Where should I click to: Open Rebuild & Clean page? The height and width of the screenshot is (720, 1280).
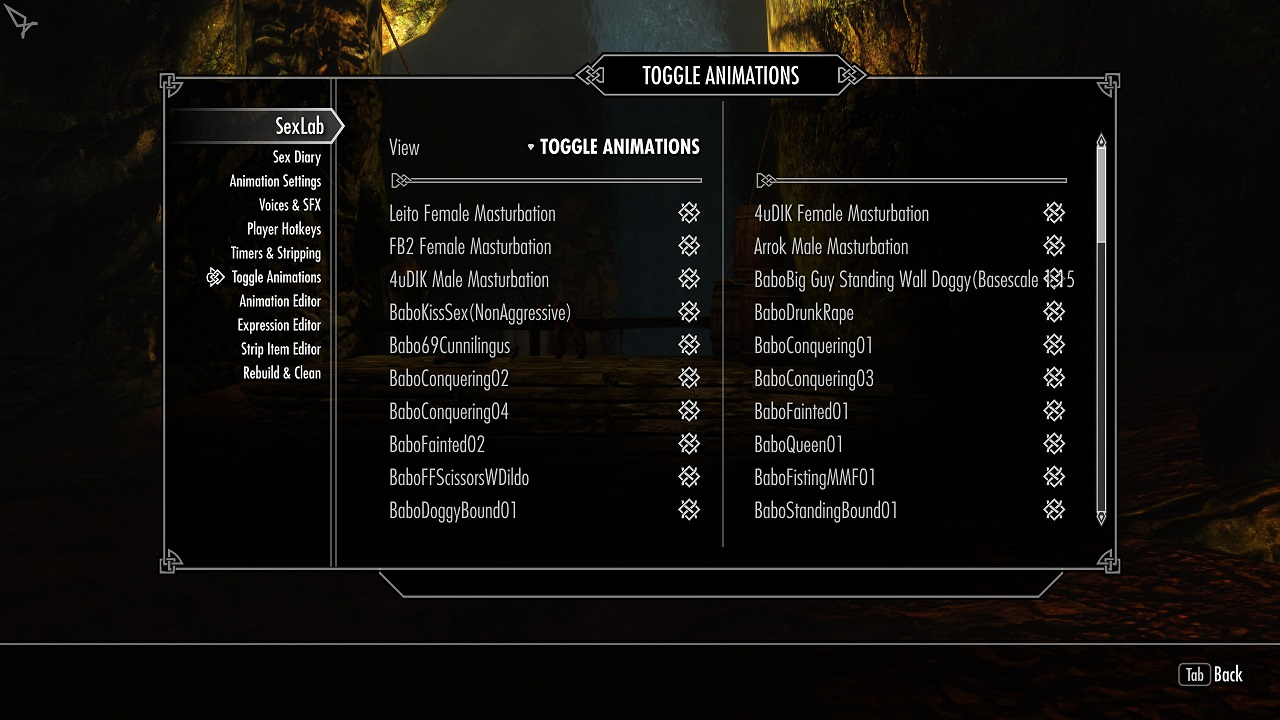tap(282, 373)
